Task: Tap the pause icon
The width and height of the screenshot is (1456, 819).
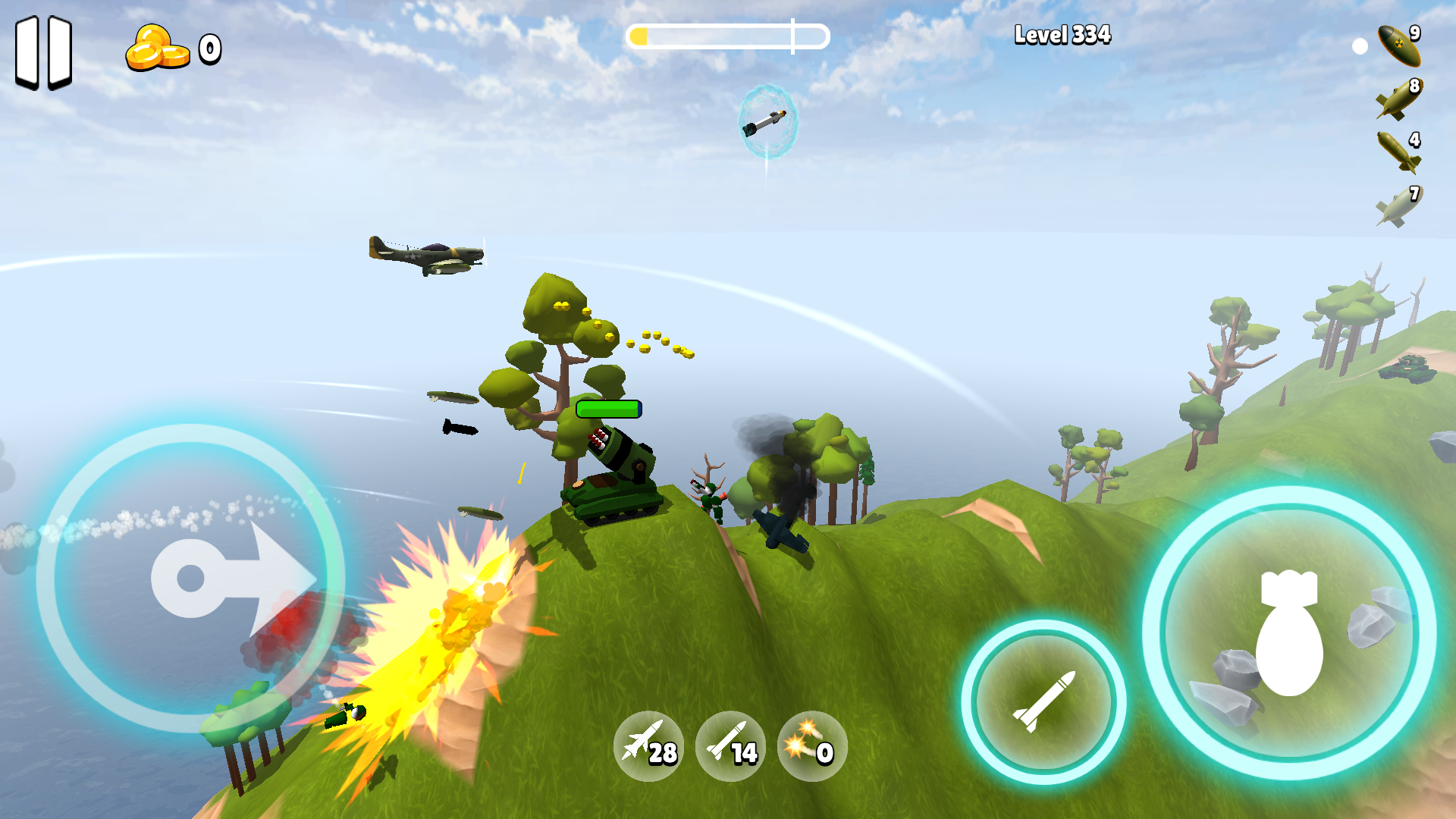Action: 43,53
